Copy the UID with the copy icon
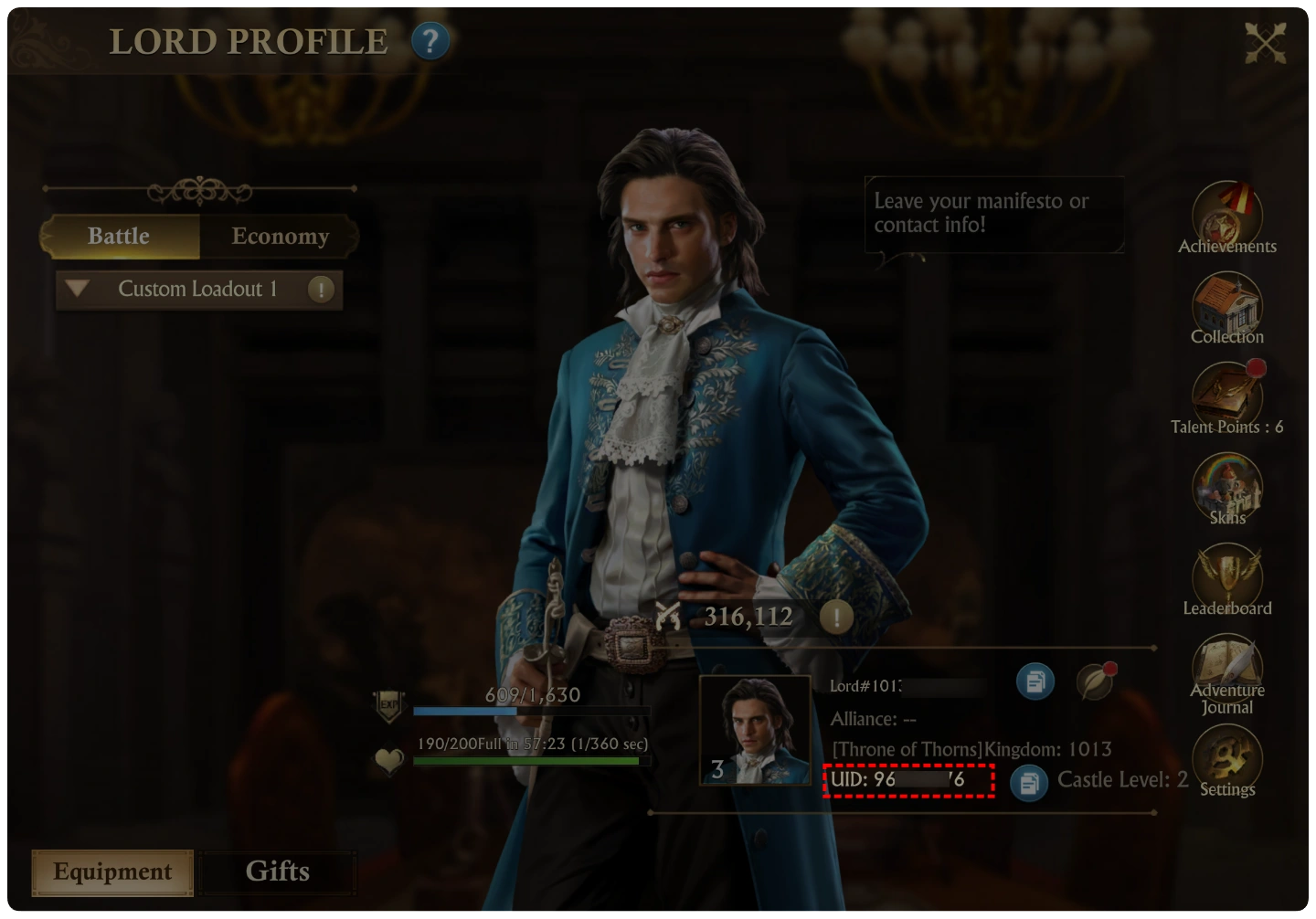 pos(1029,783)
